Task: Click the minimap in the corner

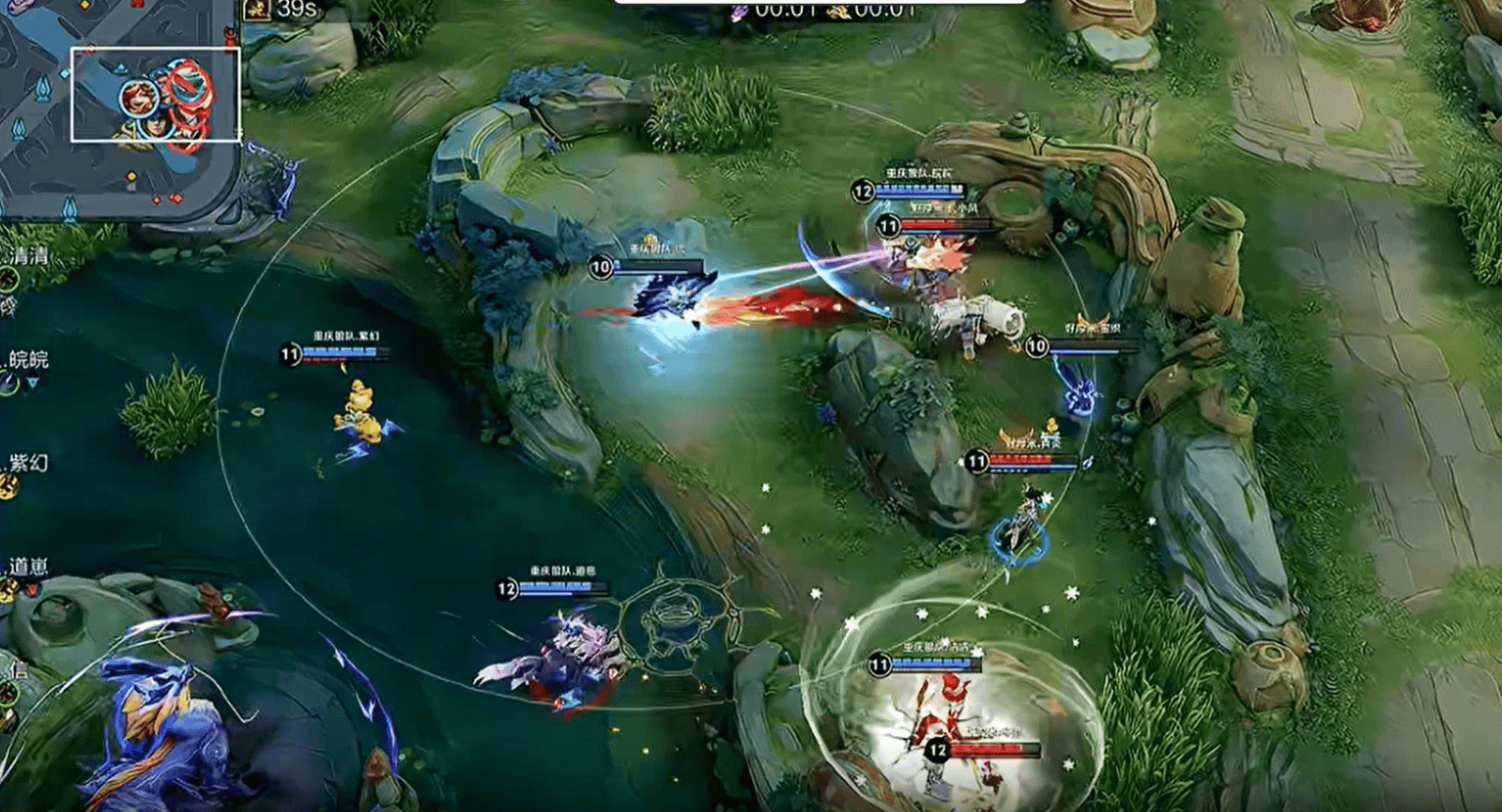Action: click(x=117, y=108)
